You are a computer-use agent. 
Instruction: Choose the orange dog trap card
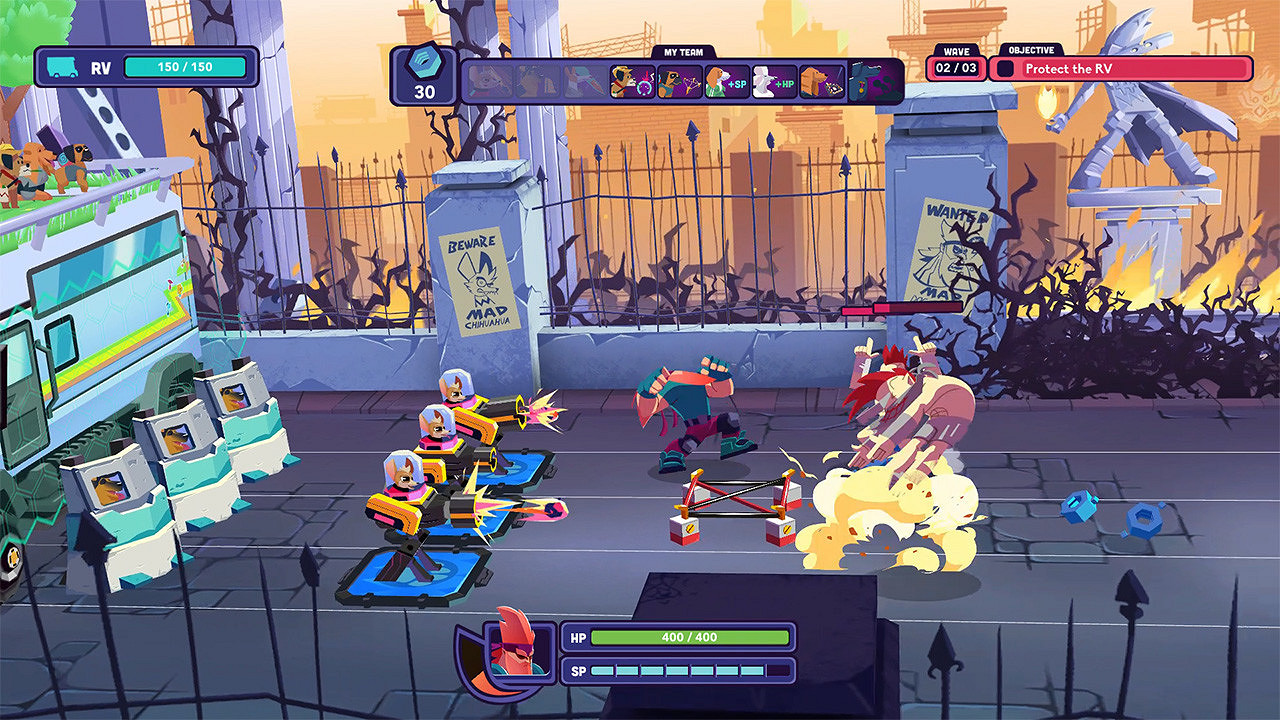coord(822,81)
